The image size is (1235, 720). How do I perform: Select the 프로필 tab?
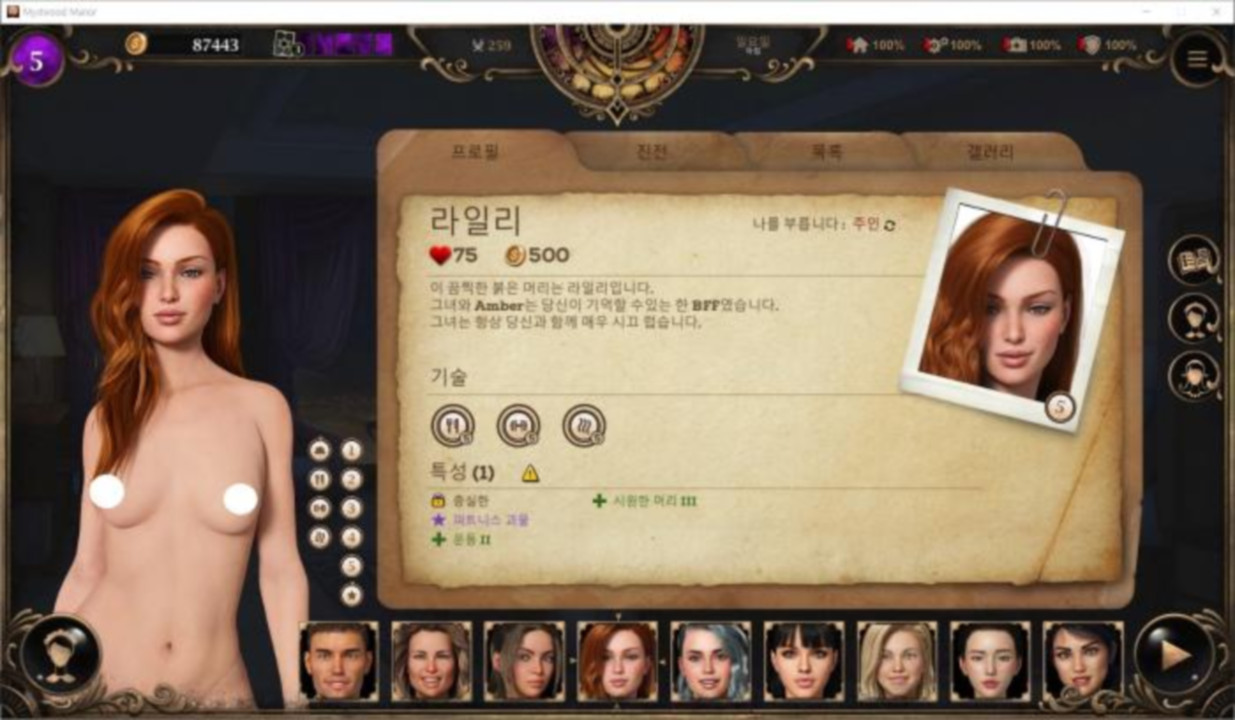click(x=475, y=152)
